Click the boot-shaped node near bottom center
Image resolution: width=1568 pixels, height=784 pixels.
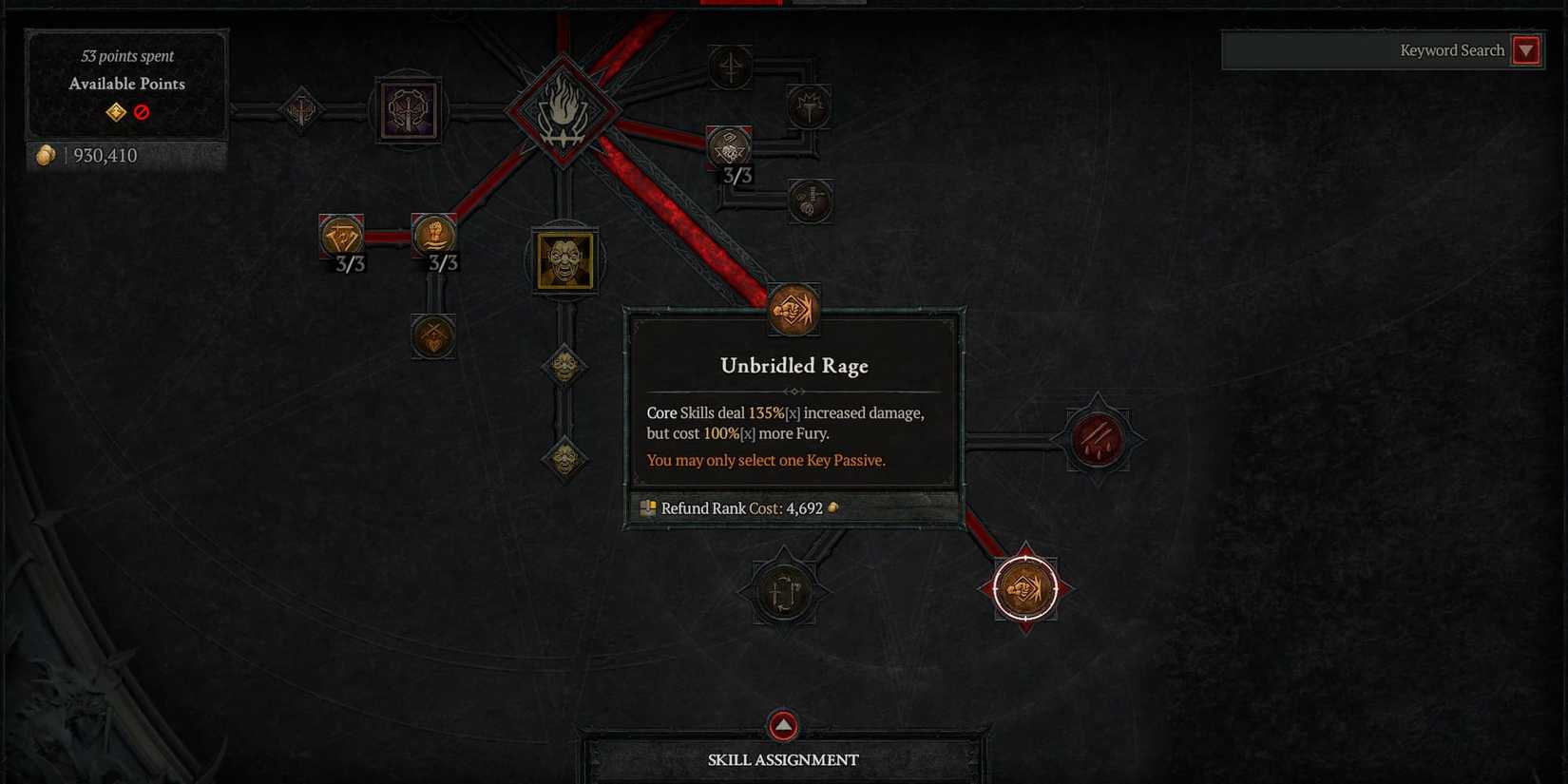782,589
